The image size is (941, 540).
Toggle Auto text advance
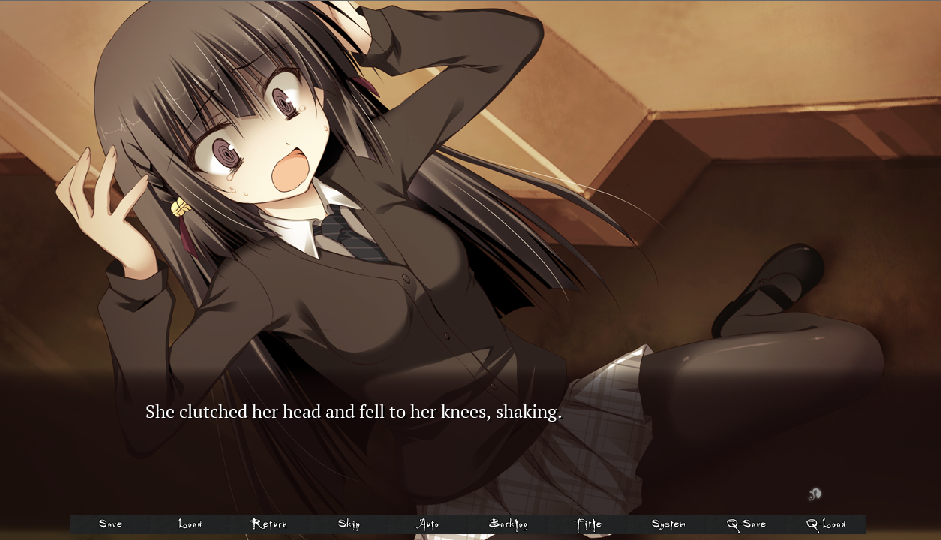[428, 524]
